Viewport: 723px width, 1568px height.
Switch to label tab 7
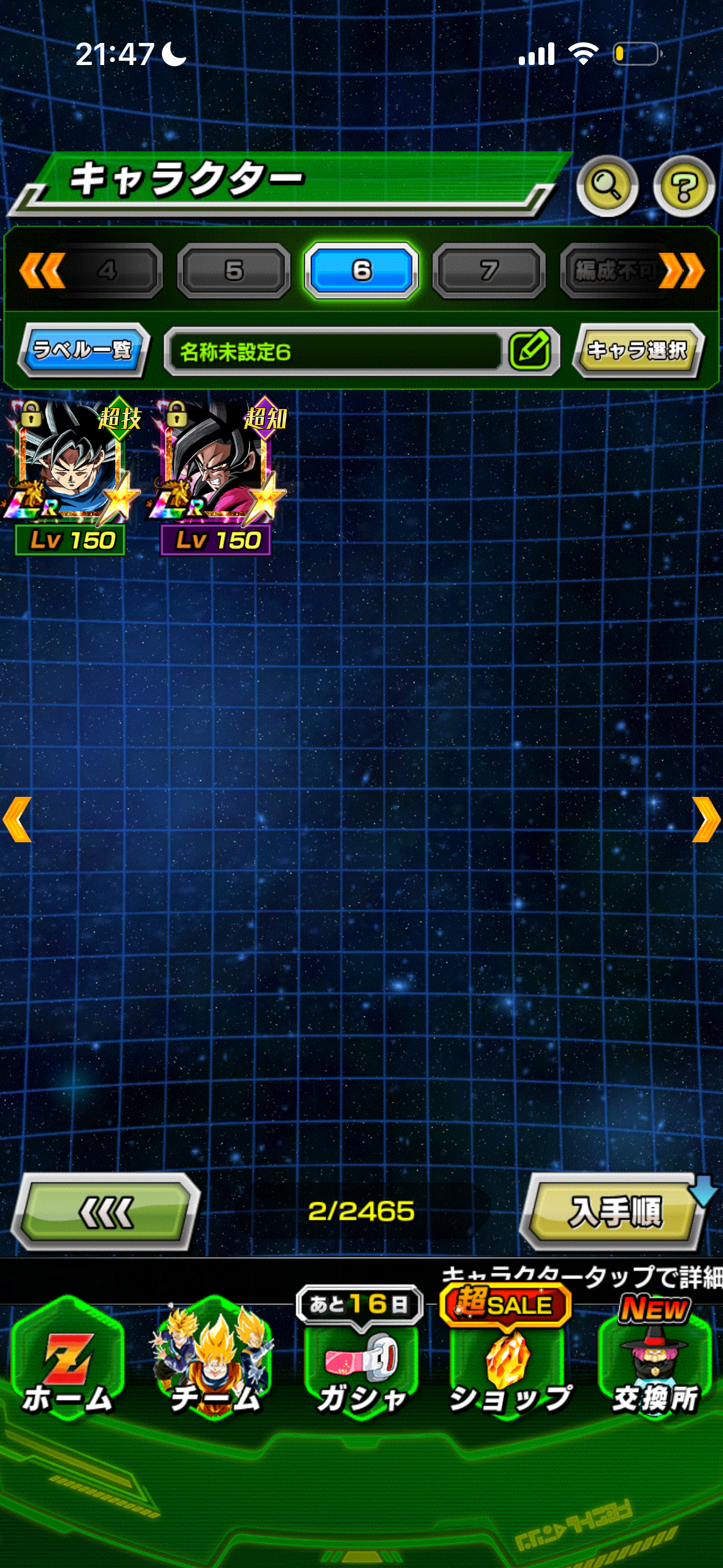click(x=489, y=271)
